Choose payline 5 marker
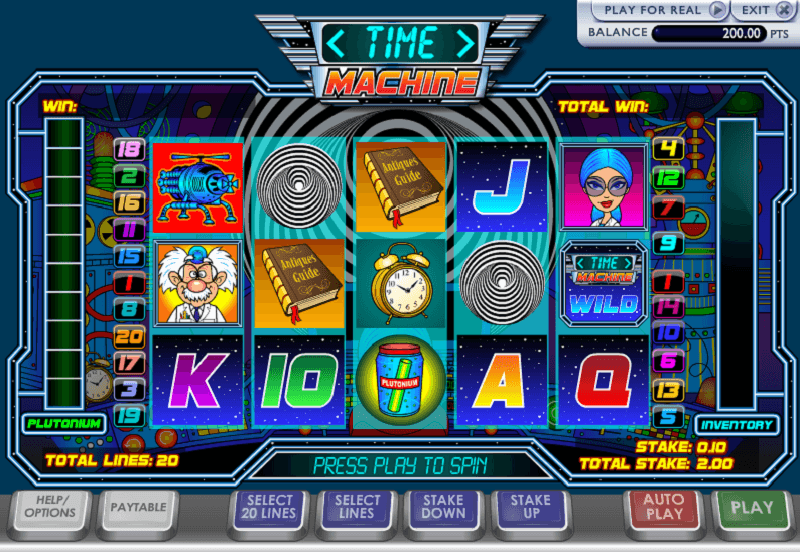The width and height of the screenshot is (800, 552). (667, 416)
